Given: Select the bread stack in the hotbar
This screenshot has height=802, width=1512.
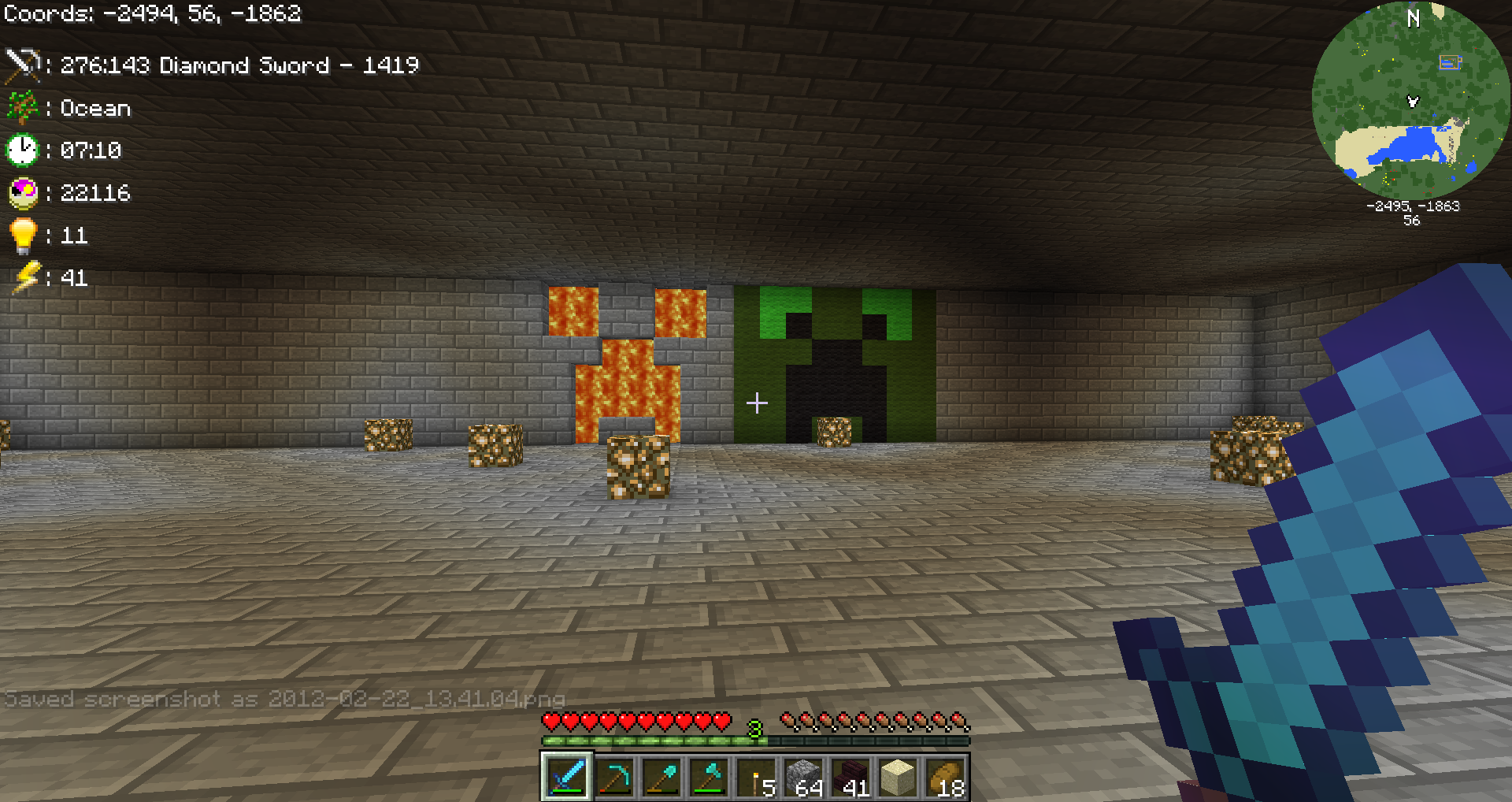Looking at the screenshot, I should 946,777.
